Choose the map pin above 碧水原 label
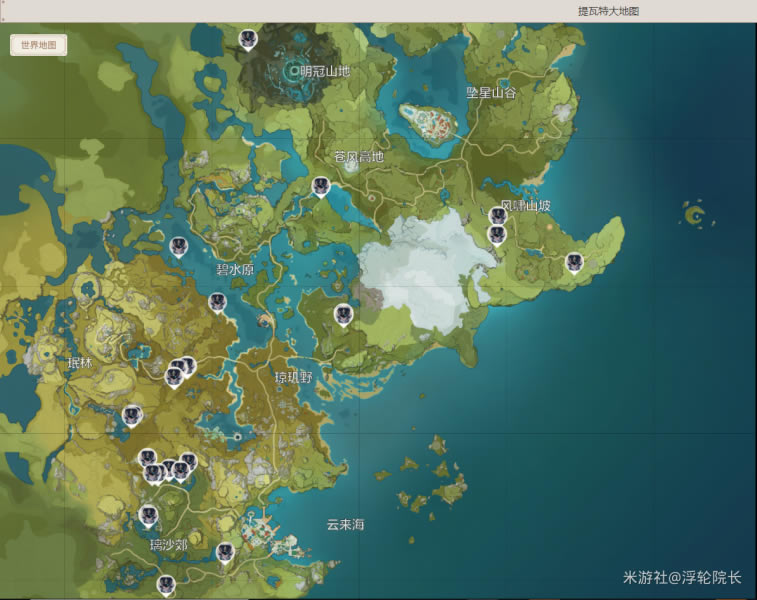This screenshot has width=757, height=600. tap(179, 246)
